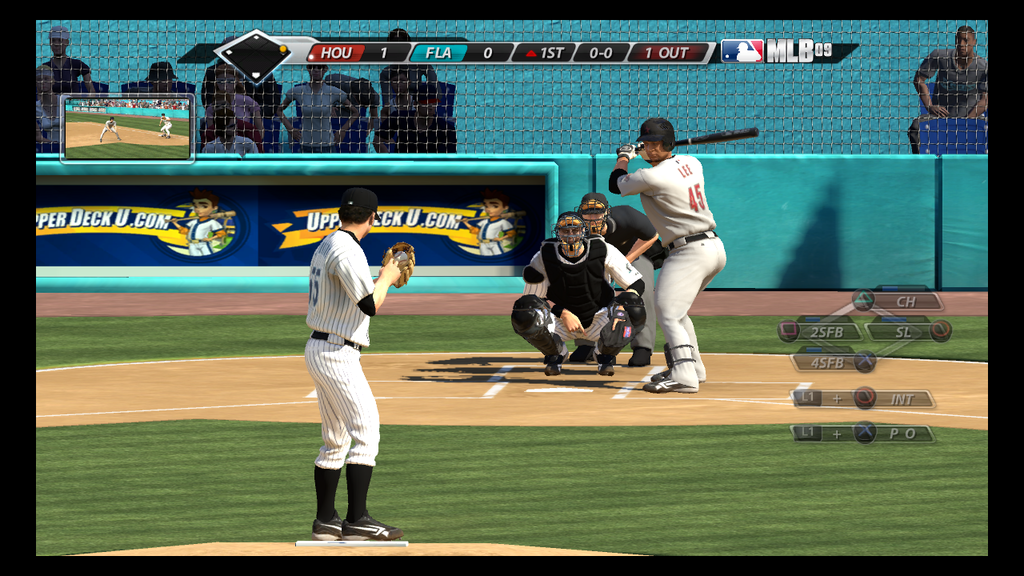The image size is (1024, 576).
Task: Select the CH changeup pitch
Action: click(905, 301)
